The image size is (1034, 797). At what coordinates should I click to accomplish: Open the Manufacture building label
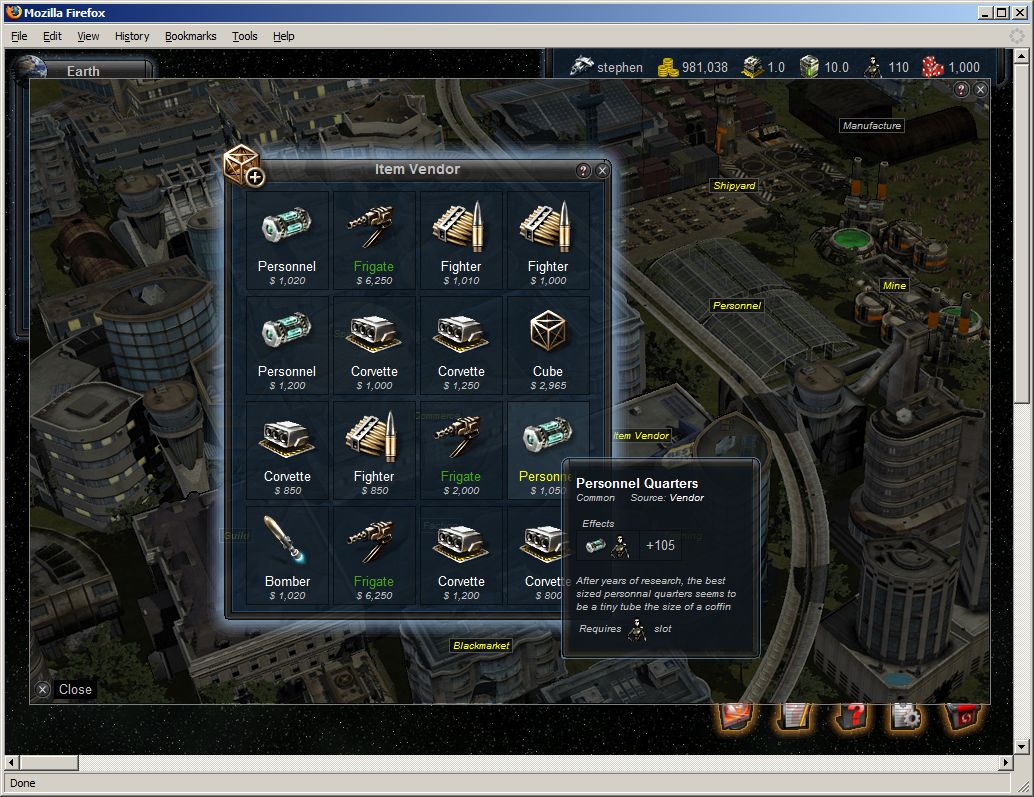872,126
